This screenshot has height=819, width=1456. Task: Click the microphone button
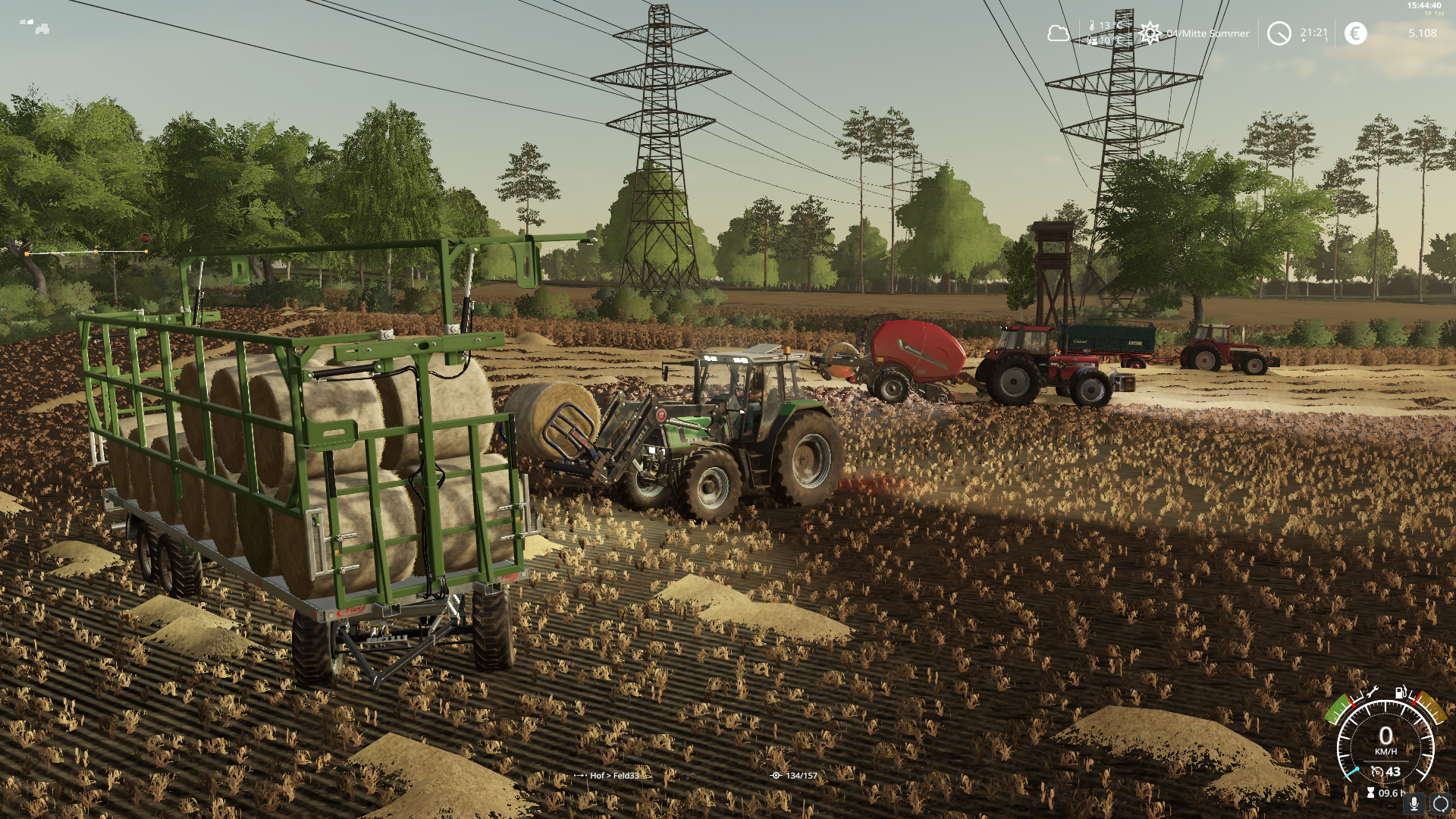pyautogui.click(x=1414, y=805)
